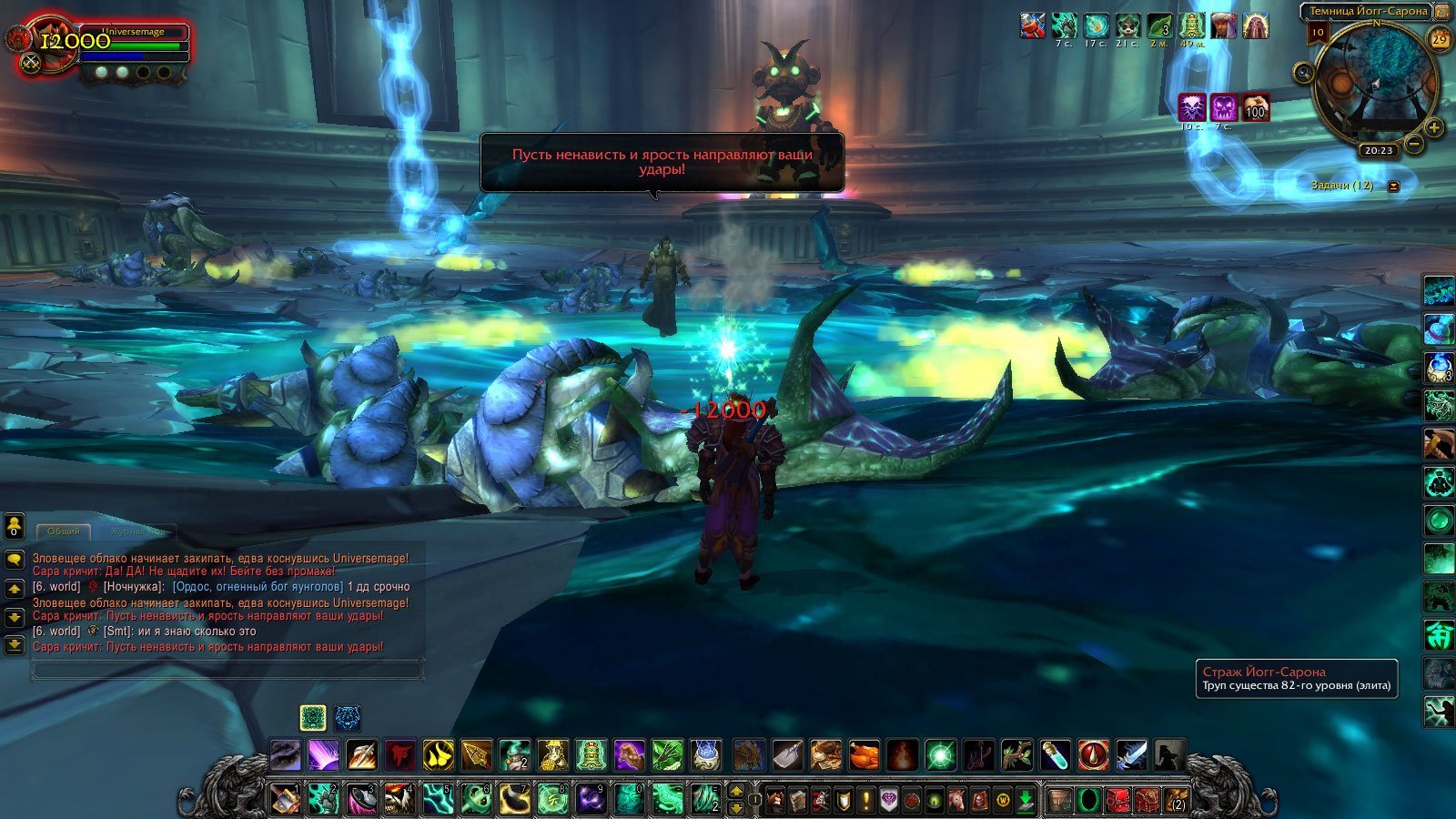Click the minimap tracking magnifier button

(1305, 72)
